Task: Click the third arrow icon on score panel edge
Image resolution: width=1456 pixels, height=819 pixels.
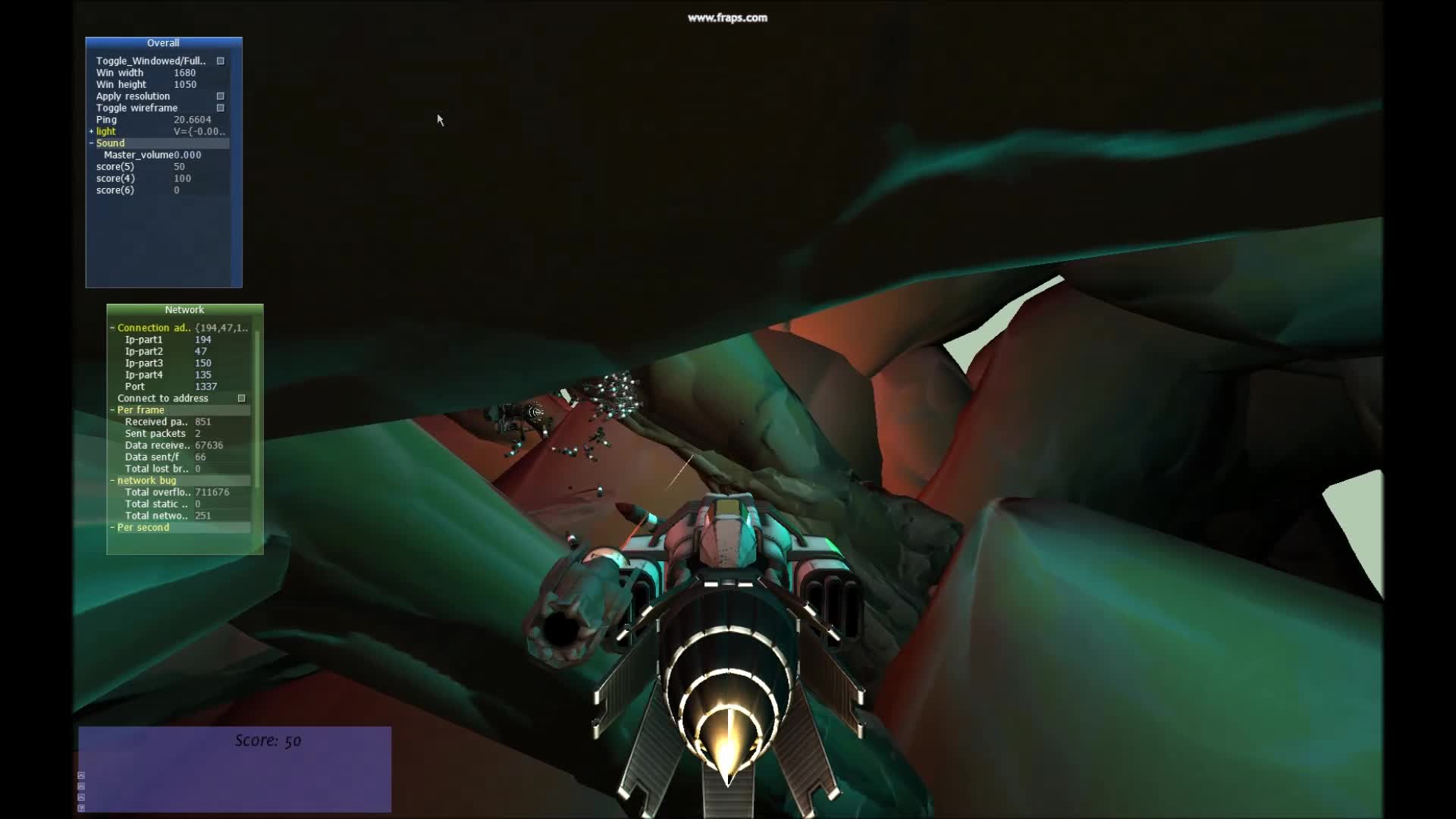Action: click(x=81, y=798)
